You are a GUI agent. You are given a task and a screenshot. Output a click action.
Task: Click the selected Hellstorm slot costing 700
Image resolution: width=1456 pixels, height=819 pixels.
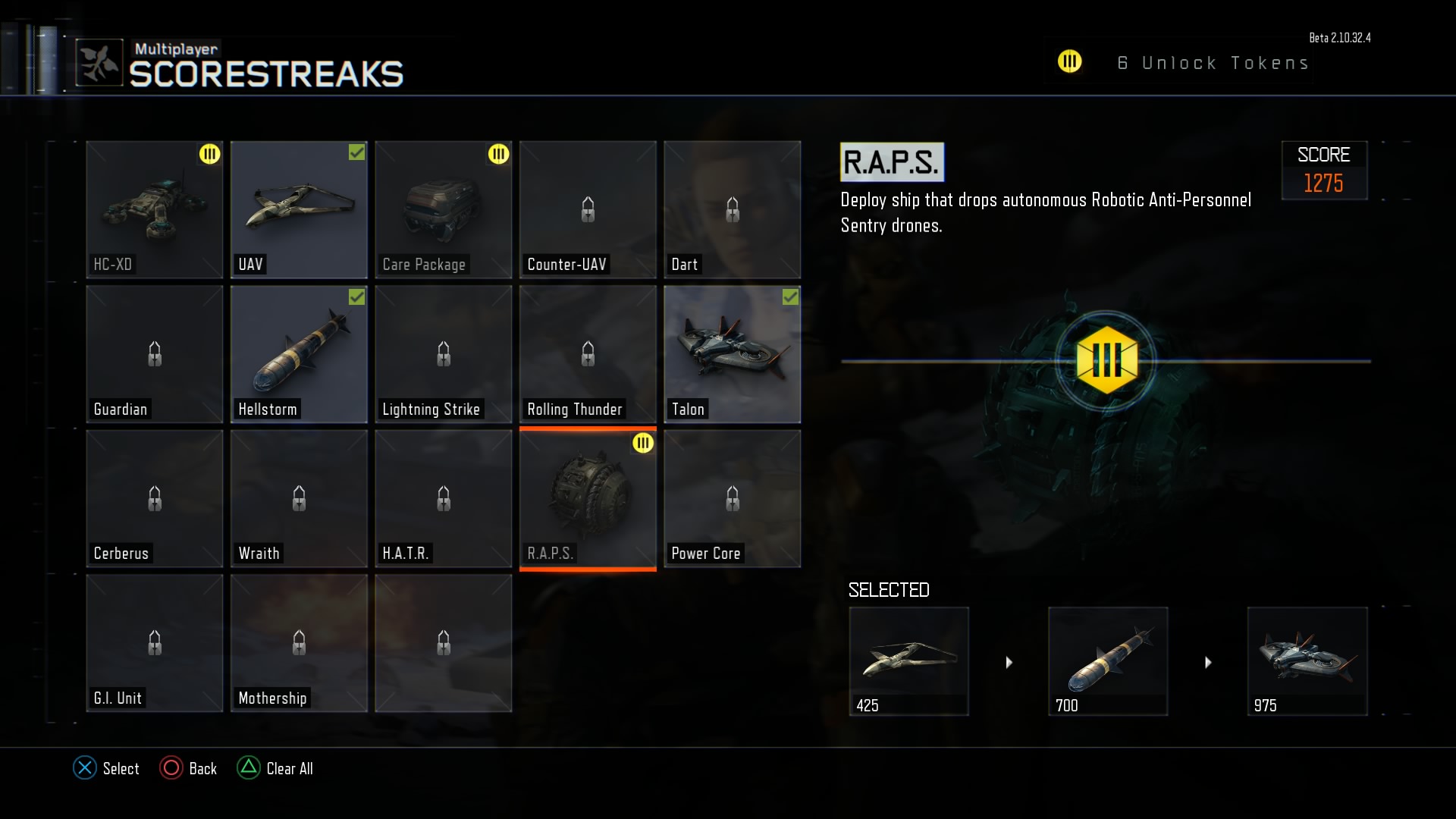pos(1108,661)
